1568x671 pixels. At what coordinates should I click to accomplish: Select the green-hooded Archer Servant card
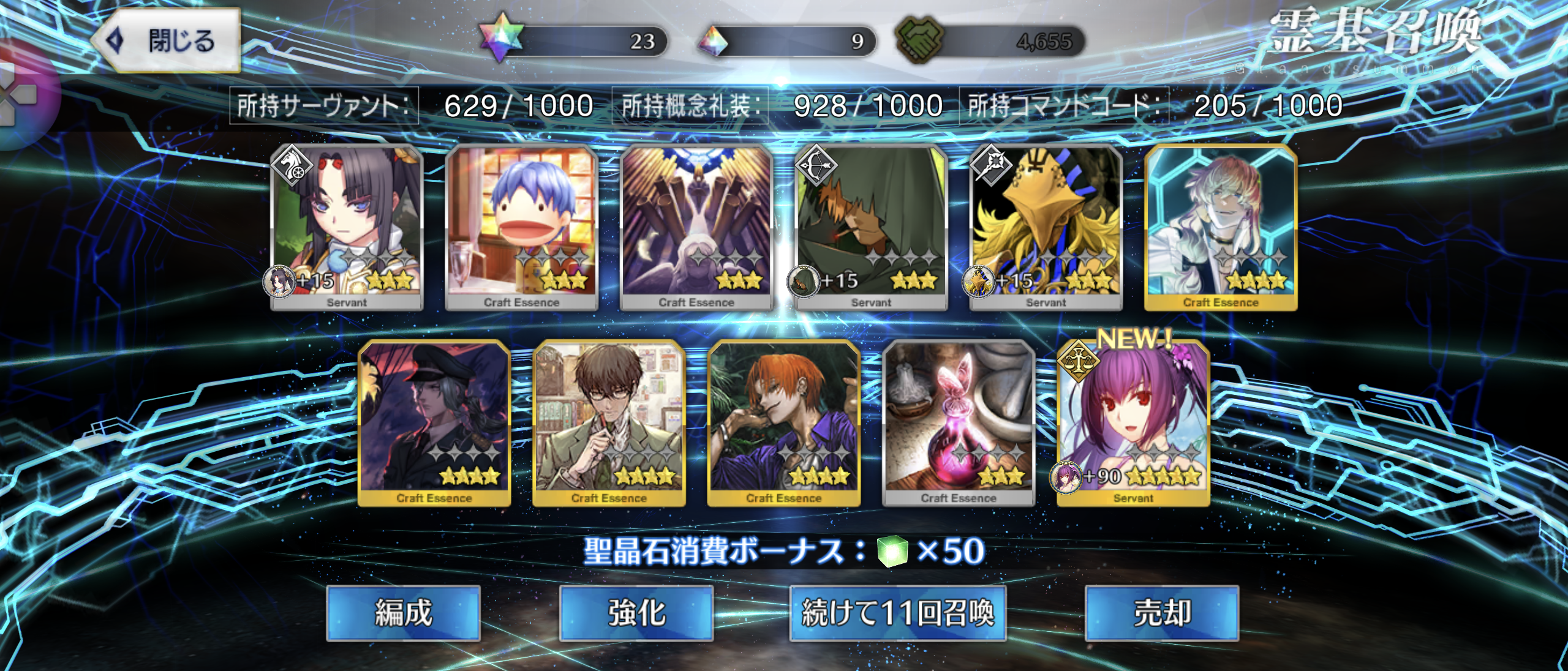pyautogui.click(x=871, y=227)
